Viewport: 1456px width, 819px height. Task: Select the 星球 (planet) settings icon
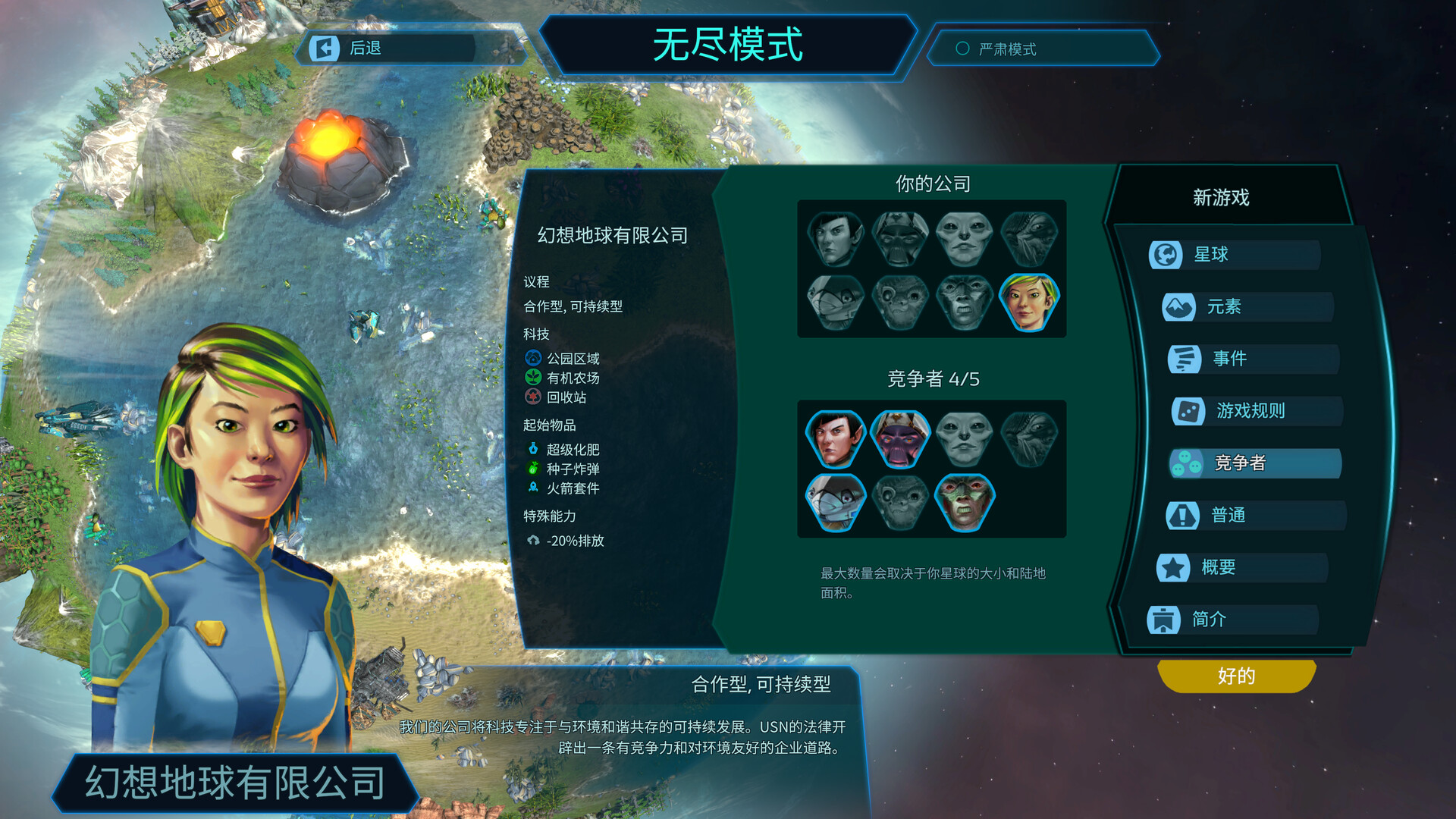click(1165, 254)
